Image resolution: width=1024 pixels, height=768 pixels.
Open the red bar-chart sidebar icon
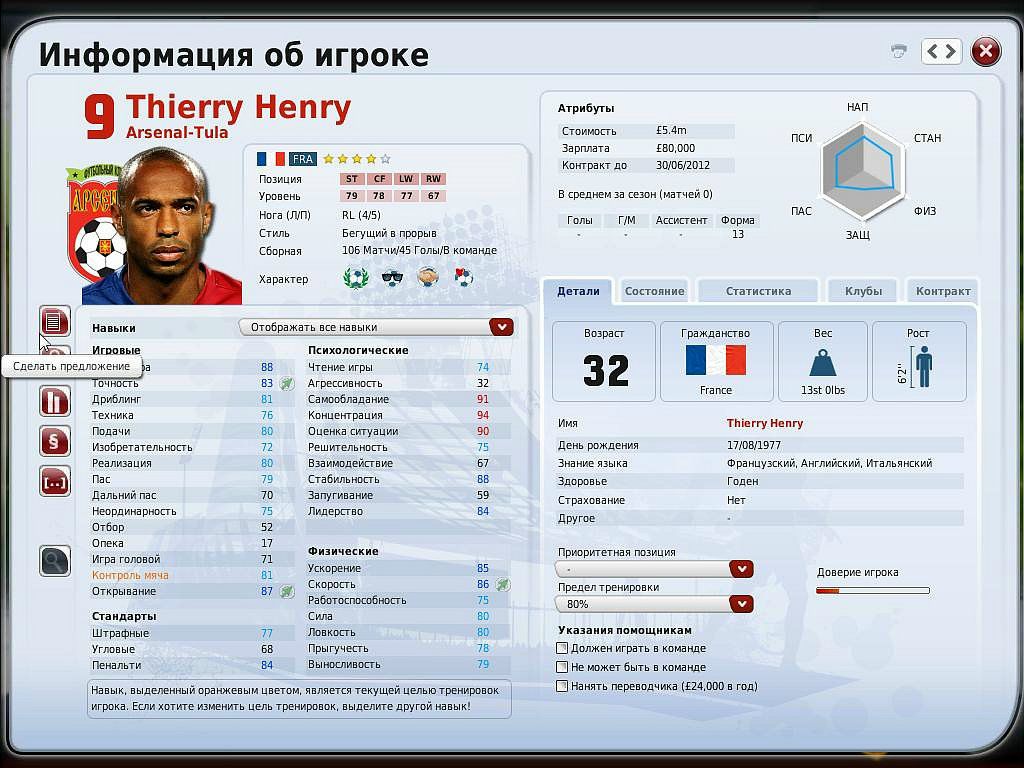coord(55,401)
